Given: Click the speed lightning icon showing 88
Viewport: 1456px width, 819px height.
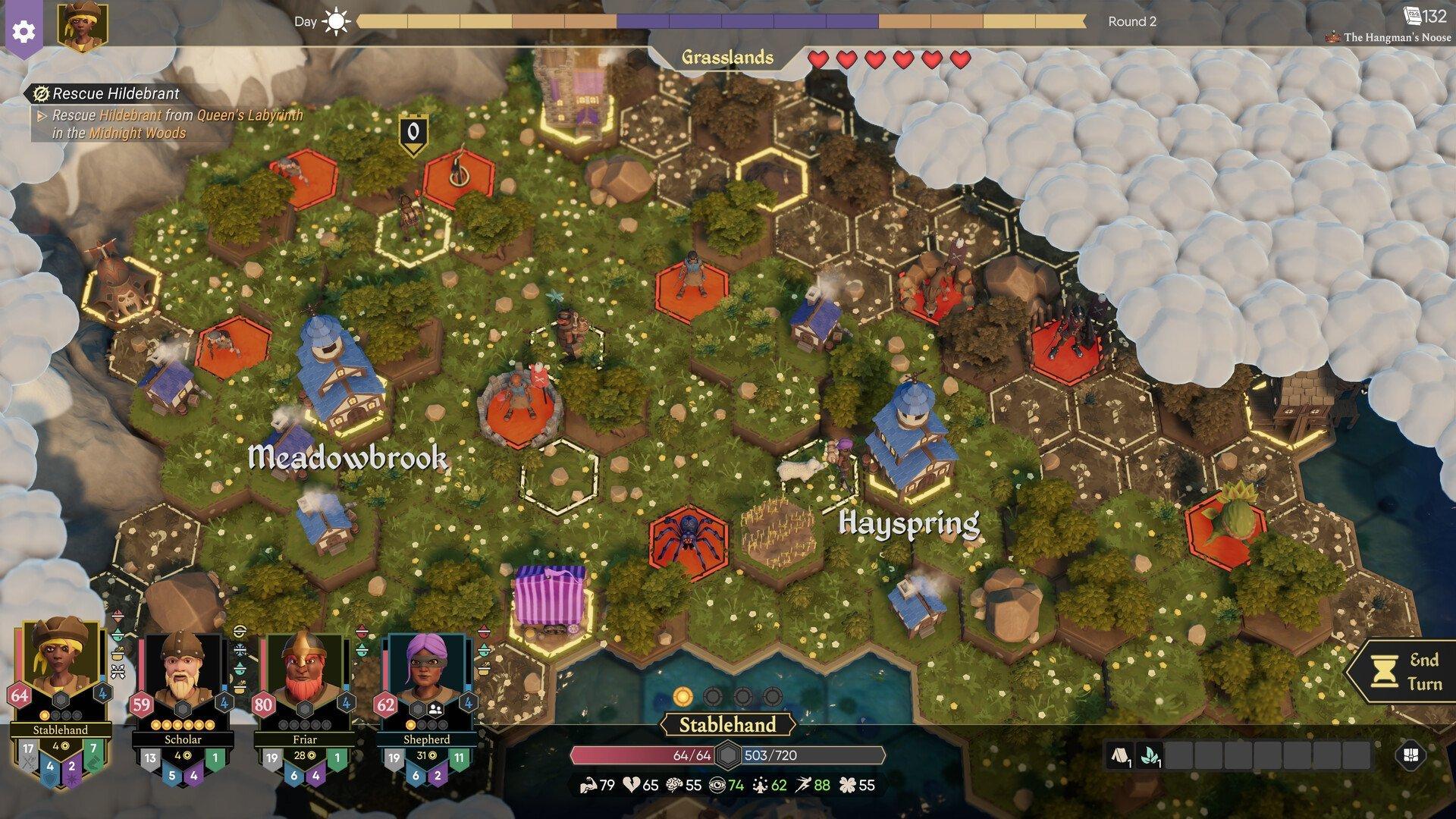Looking at the screenshot, I should (806, 786).
